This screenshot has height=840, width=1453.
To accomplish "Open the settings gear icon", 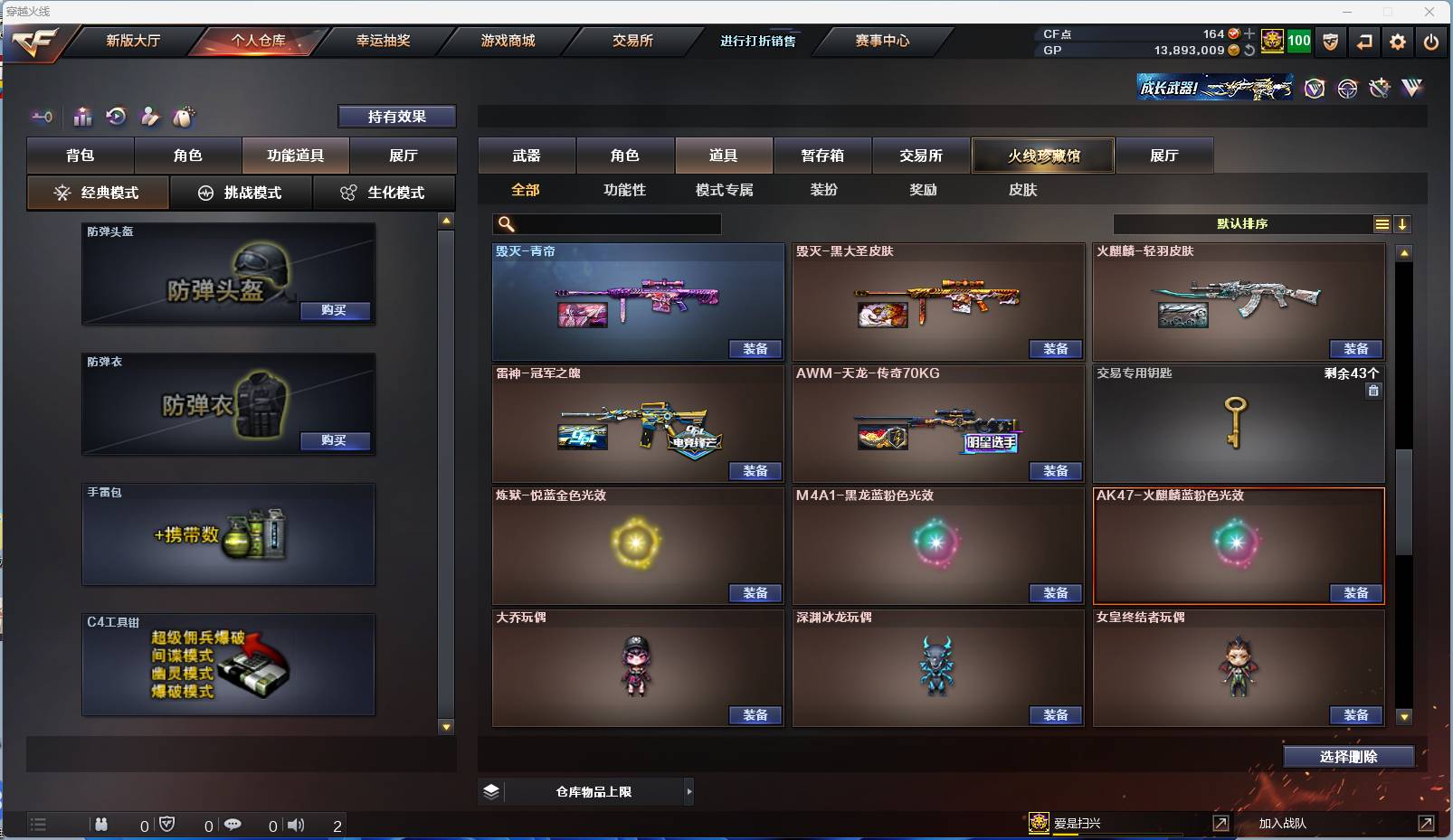I will point(1397,42).
